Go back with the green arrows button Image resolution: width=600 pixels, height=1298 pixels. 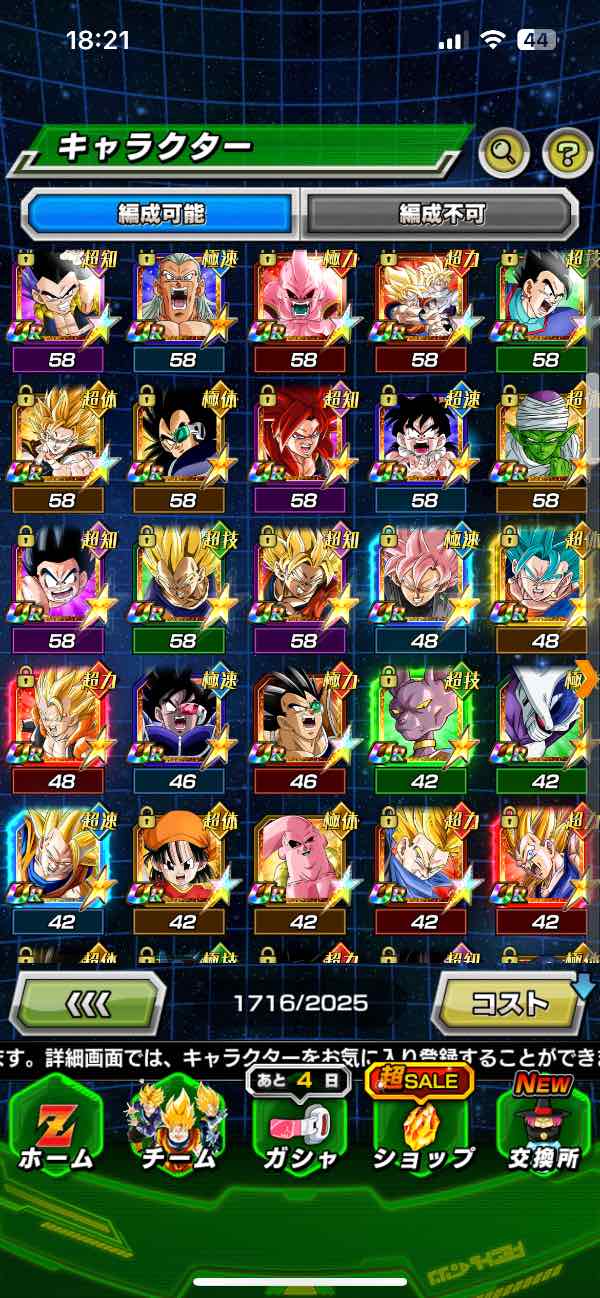(88, 1001)
